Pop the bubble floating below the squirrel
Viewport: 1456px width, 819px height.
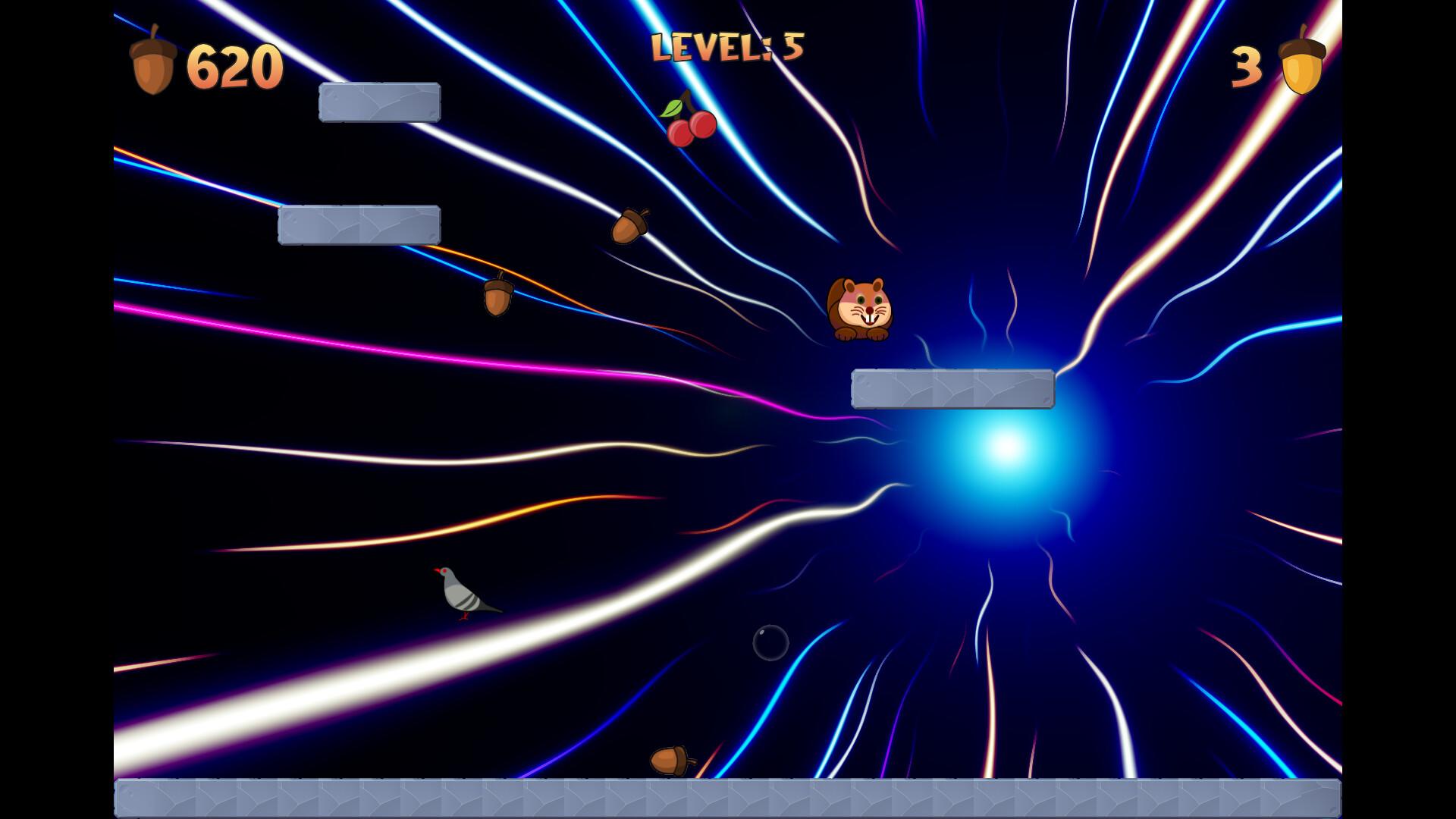pos(770,642)
